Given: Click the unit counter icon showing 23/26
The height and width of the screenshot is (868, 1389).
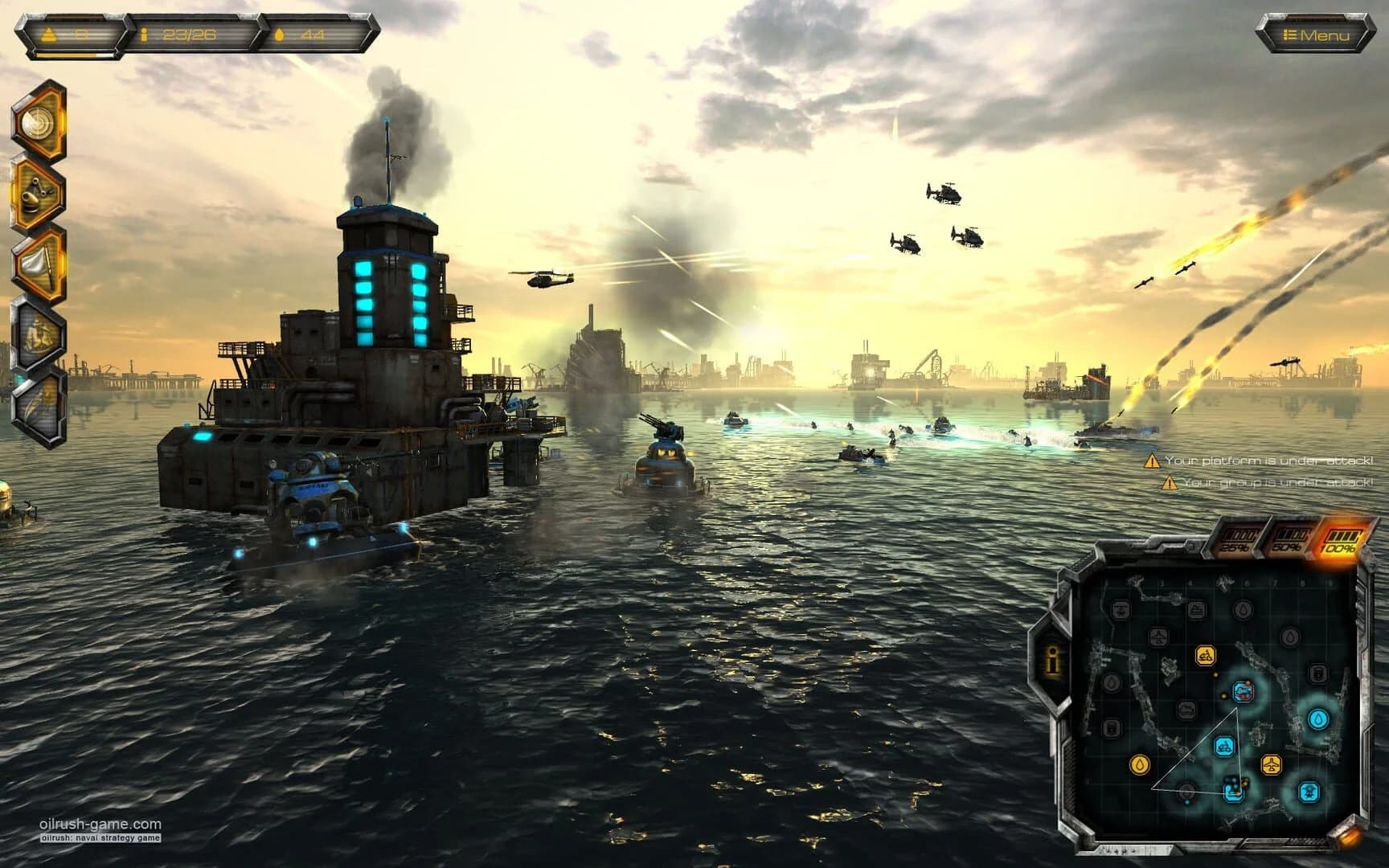Looking at the screenshot, I should click(x=145, y=34).
